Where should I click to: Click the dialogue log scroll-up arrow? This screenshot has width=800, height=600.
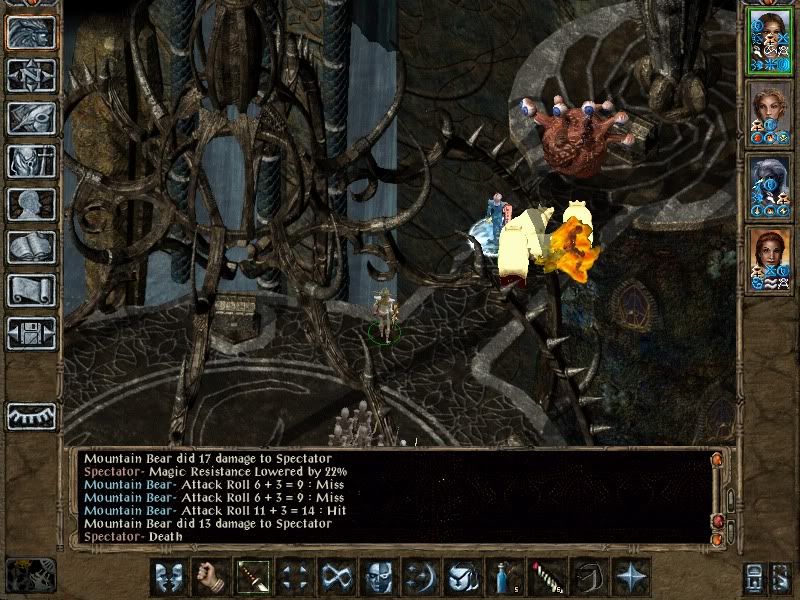coord(717,460)
